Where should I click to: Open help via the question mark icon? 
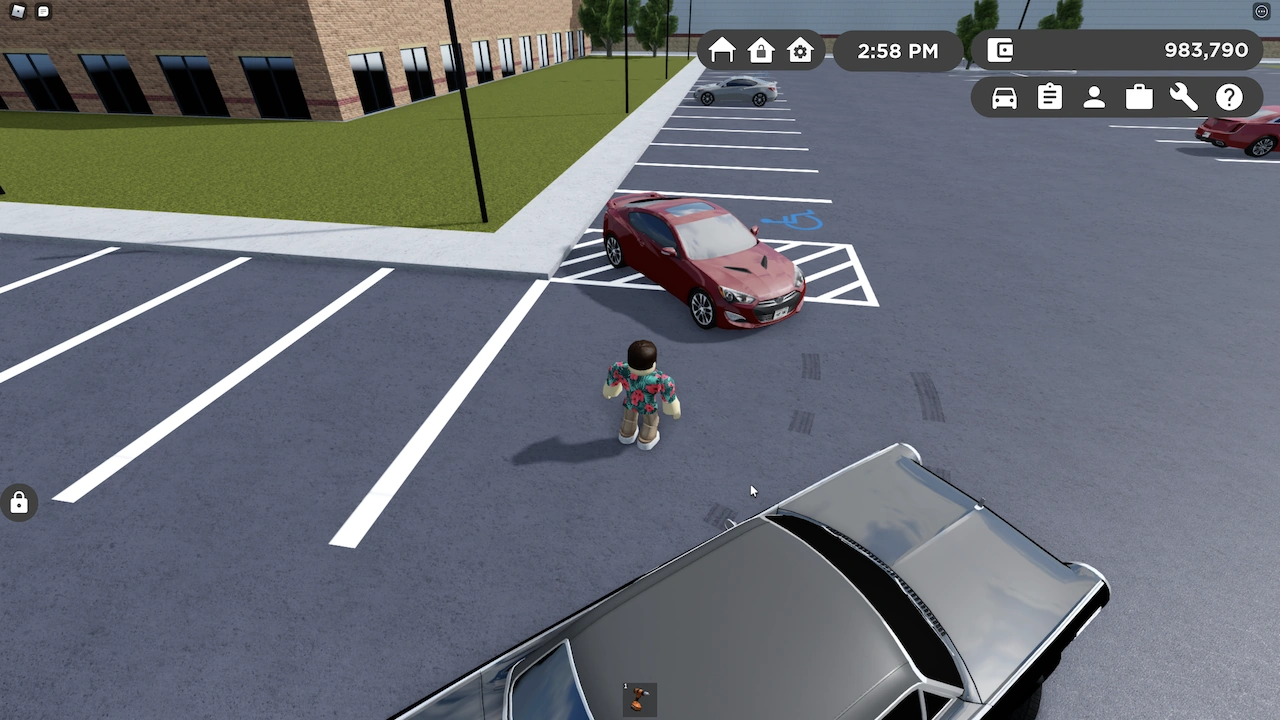(1229, 97)
